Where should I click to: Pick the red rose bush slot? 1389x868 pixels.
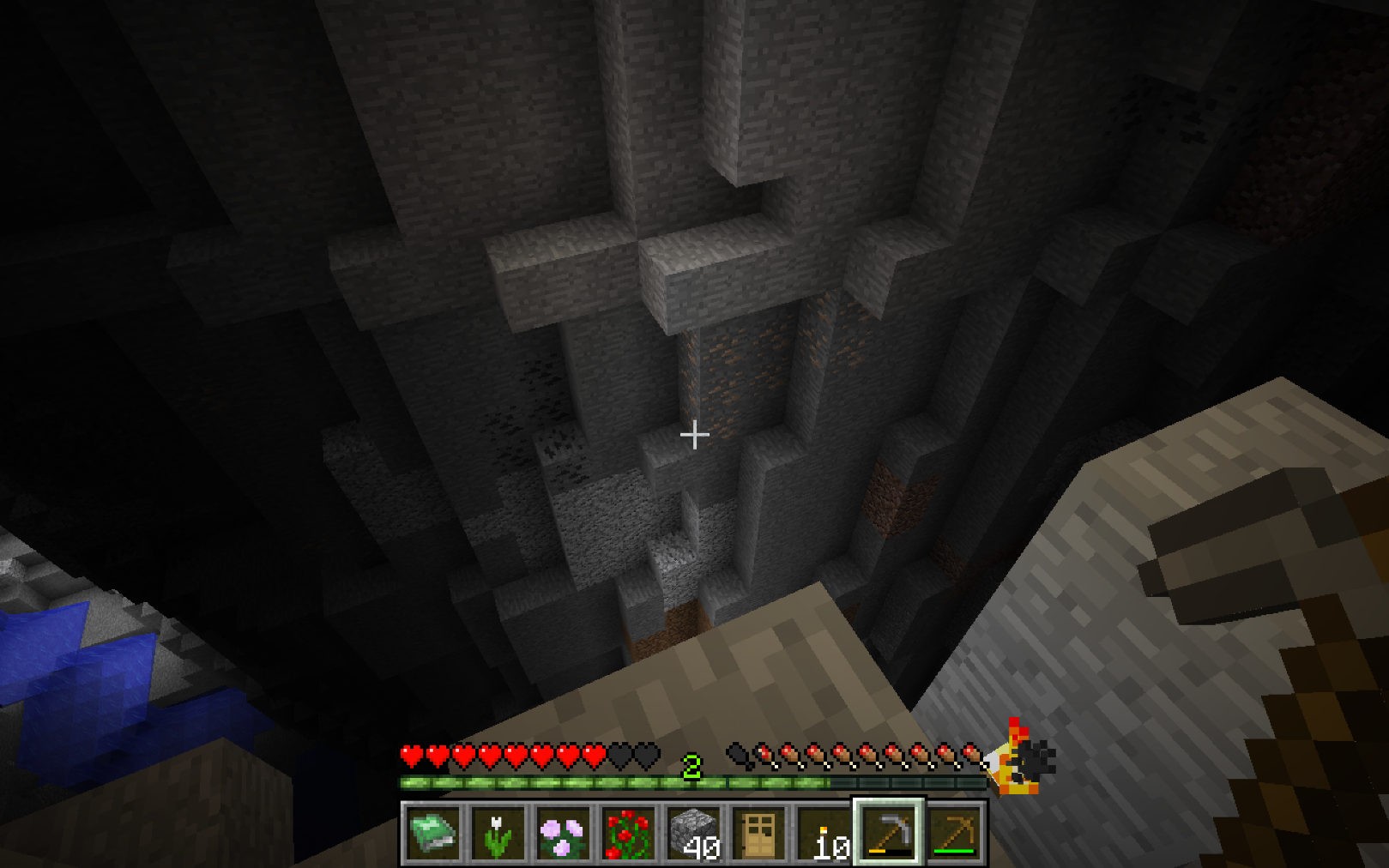(x=628, y=834)
